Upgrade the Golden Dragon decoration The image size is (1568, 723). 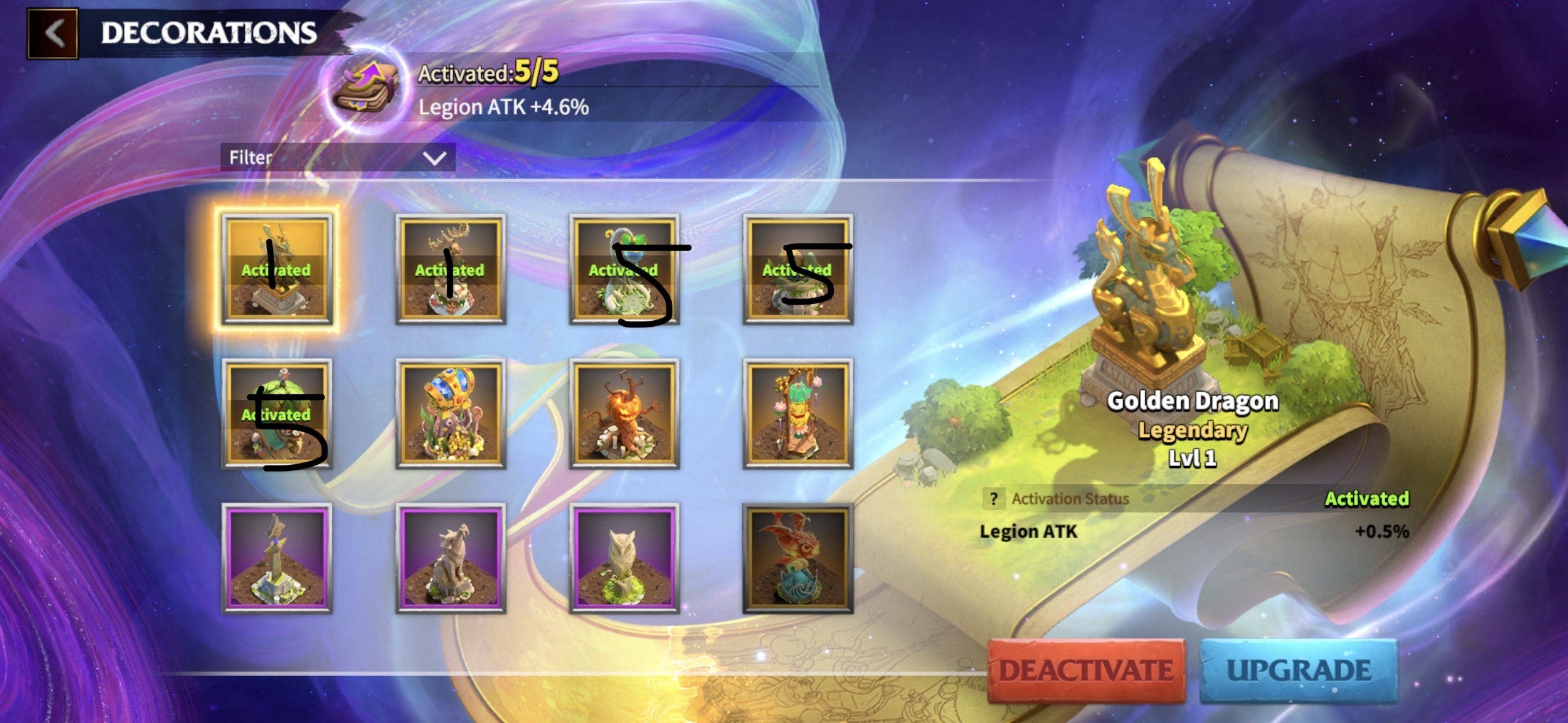[1298, 670]
